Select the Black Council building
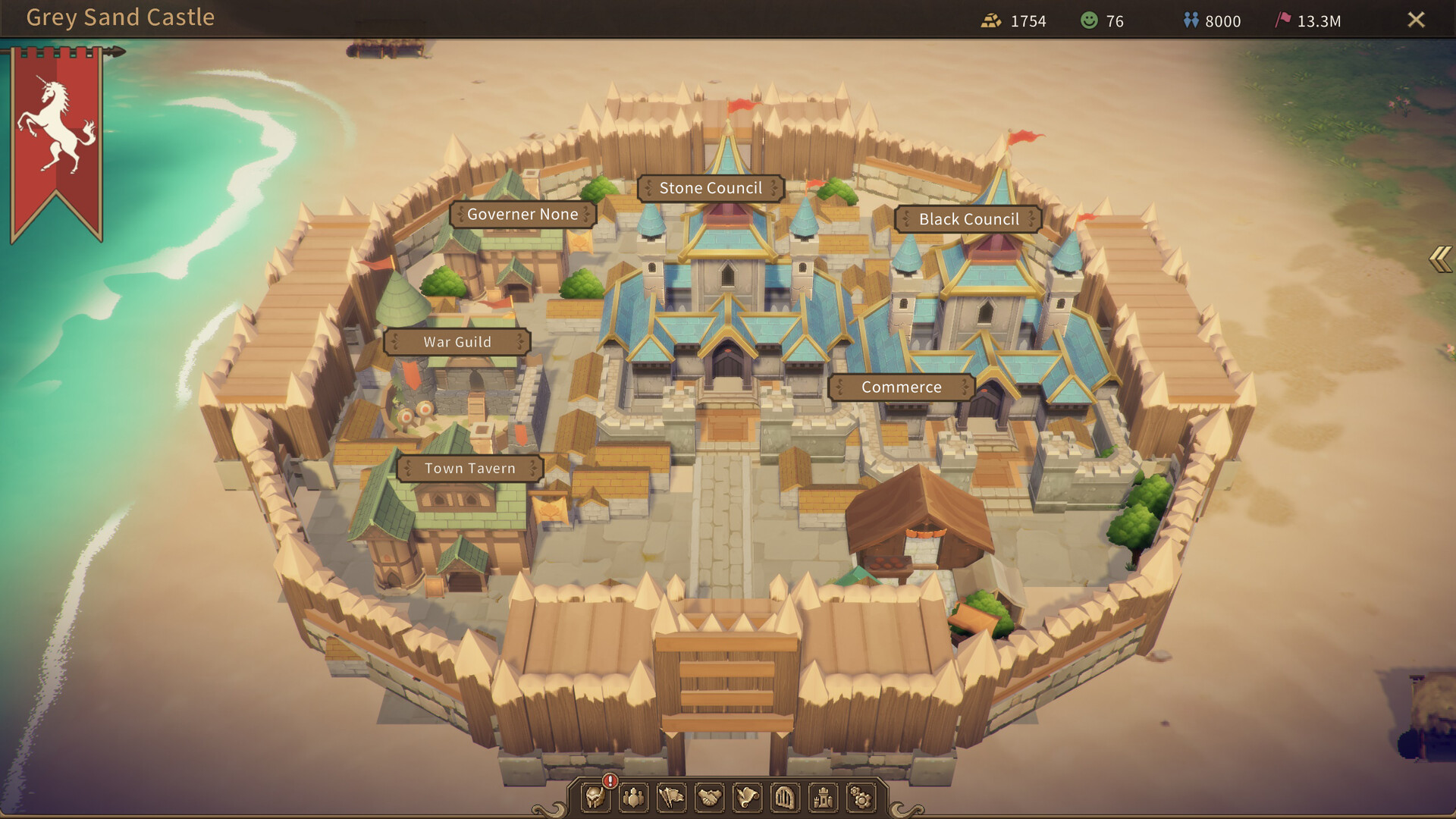 tap(968, 219)
